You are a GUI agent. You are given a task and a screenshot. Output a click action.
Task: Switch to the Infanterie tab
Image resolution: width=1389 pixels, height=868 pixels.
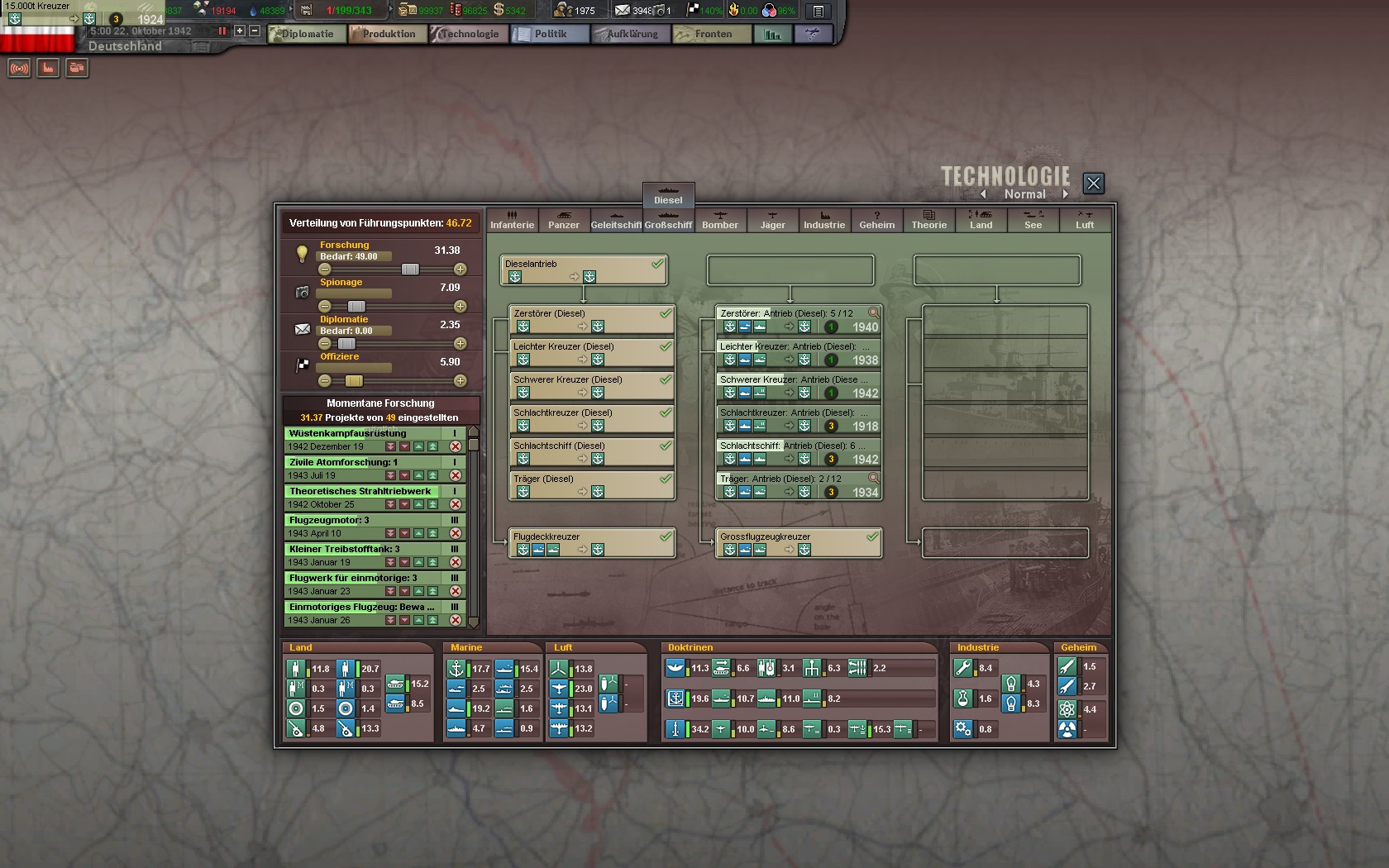(x=512, y=220)
